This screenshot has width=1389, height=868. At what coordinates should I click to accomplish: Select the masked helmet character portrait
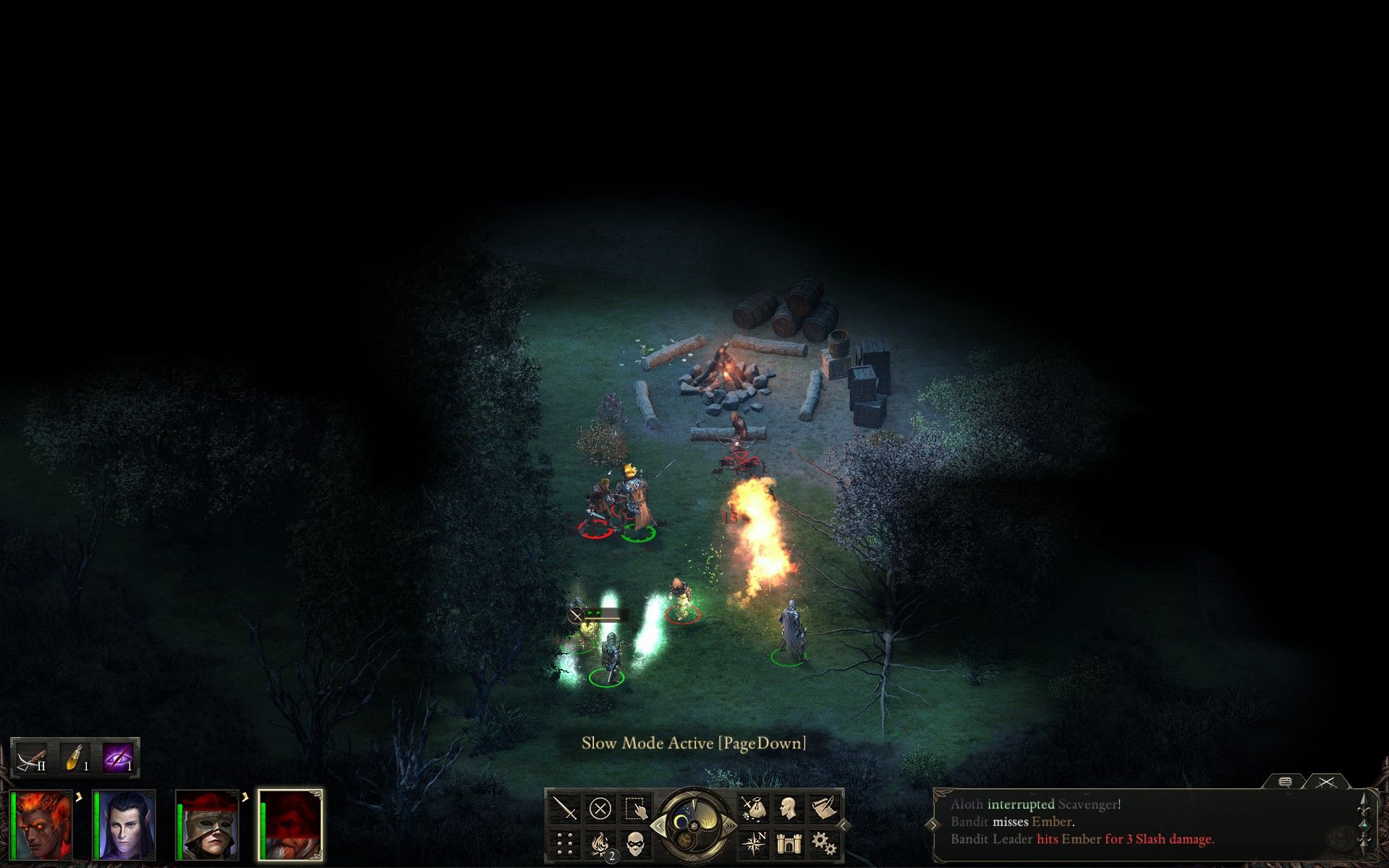coord(208,825)
